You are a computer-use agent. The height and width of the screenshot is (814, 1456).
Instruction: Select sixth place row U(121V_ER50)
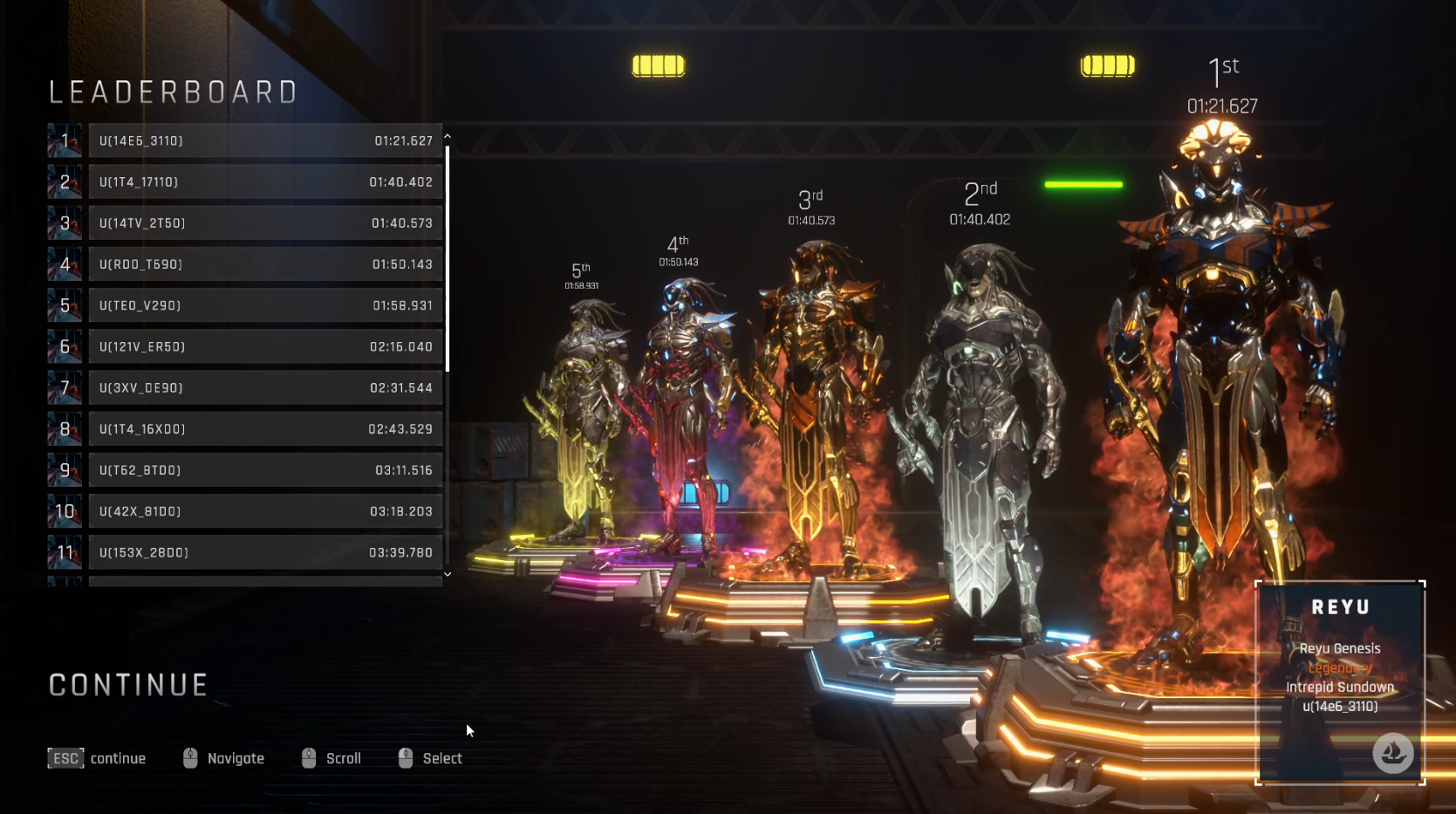265,347
